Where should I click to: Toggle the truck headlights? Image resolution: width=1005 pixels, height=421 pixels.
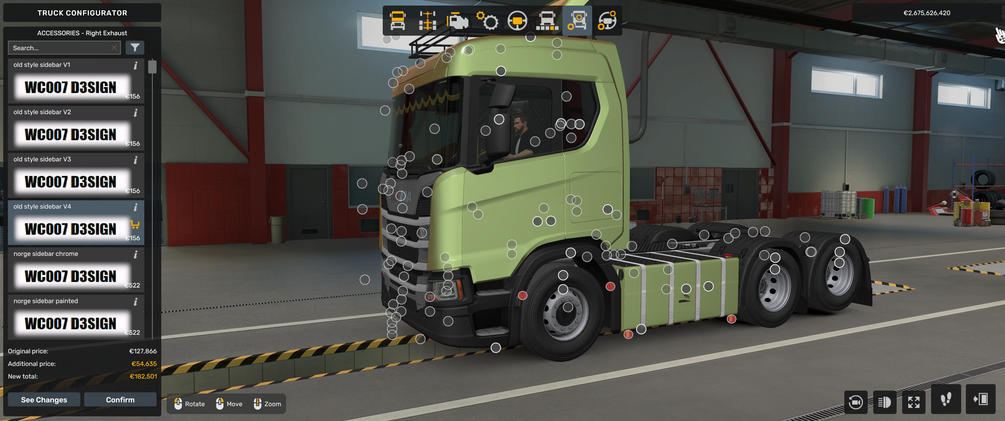point(885,402)
